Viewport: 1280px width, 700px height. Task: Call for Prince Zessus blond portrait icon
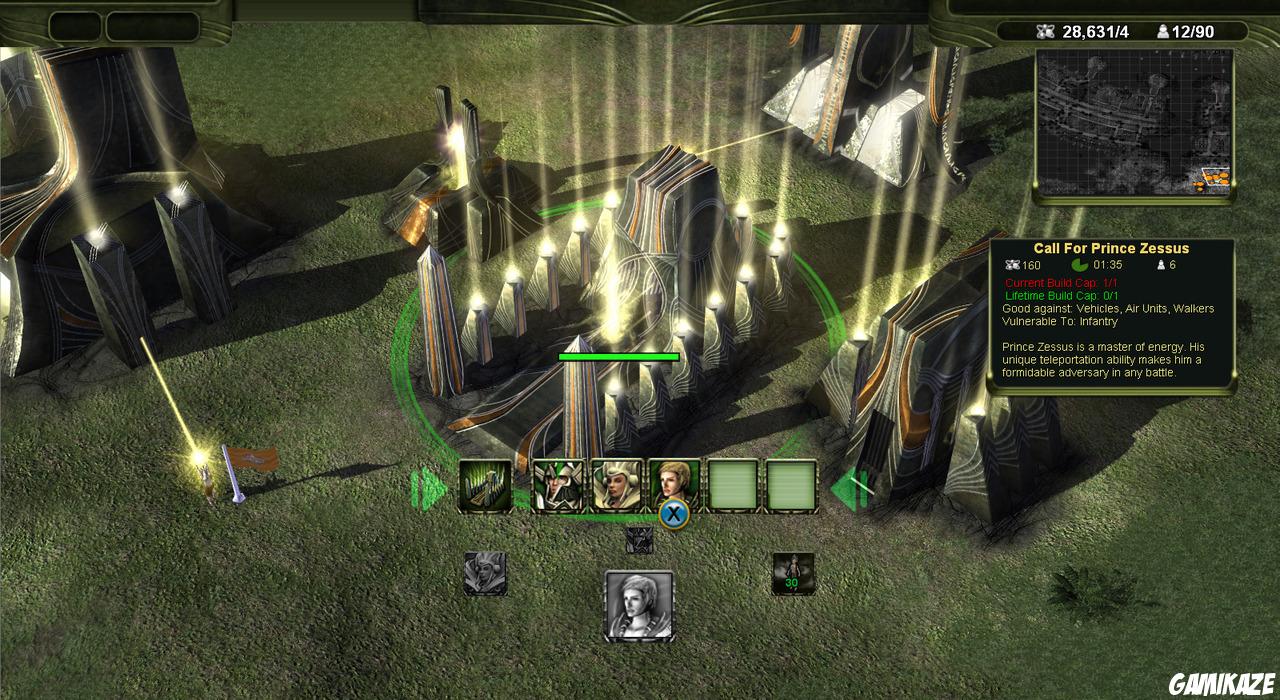[x=674, y=484]
